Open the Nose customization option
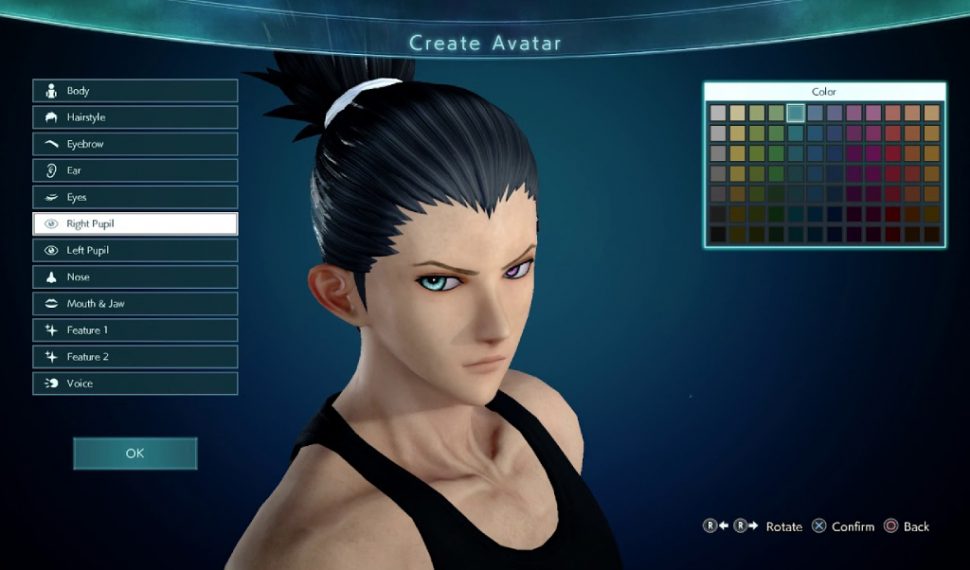The width and height of the screenshot is (970, 570). [x=135, y=277]
